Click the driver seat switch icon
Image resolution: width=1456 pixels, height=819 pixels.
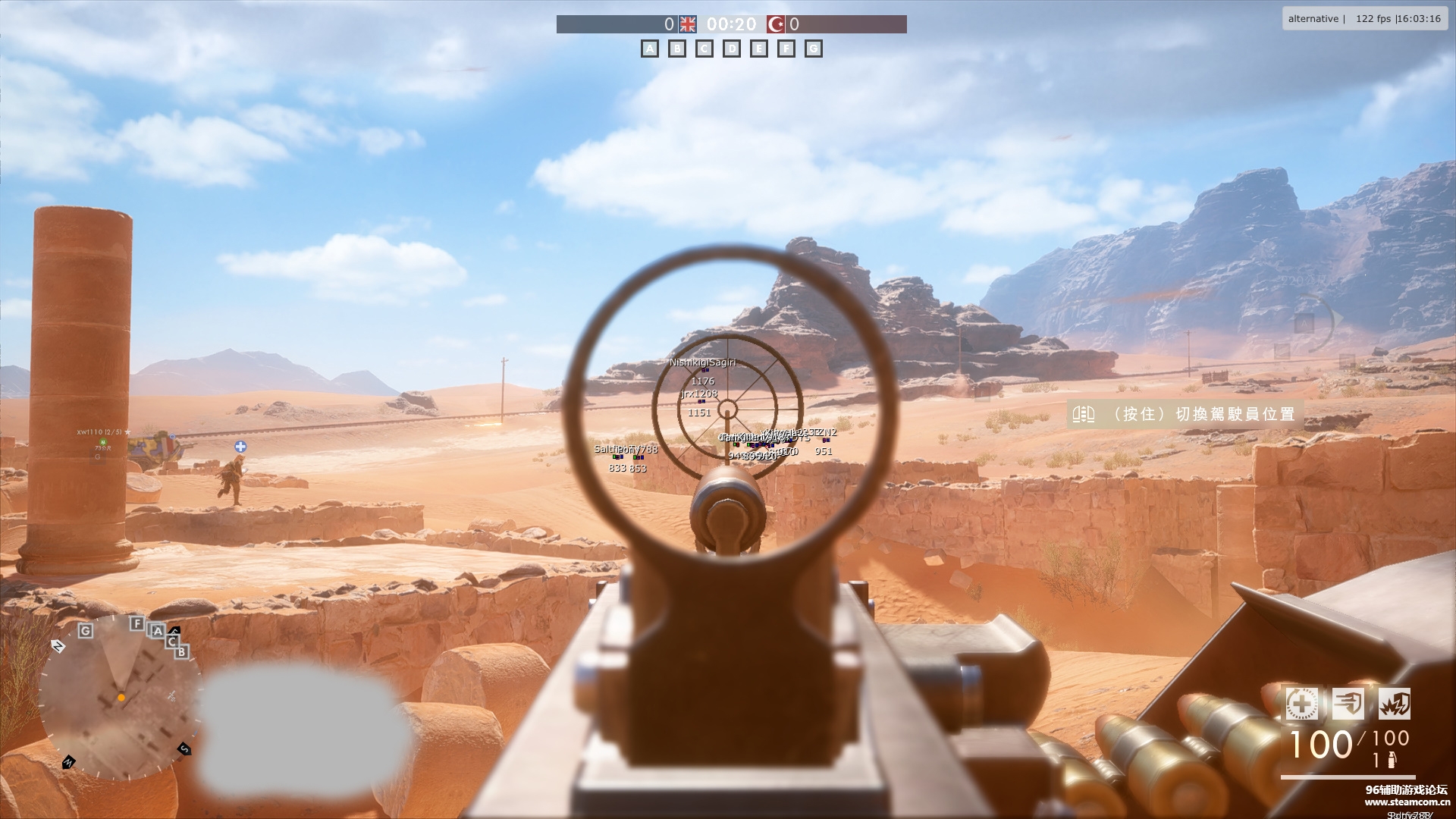pos(1084,415)
